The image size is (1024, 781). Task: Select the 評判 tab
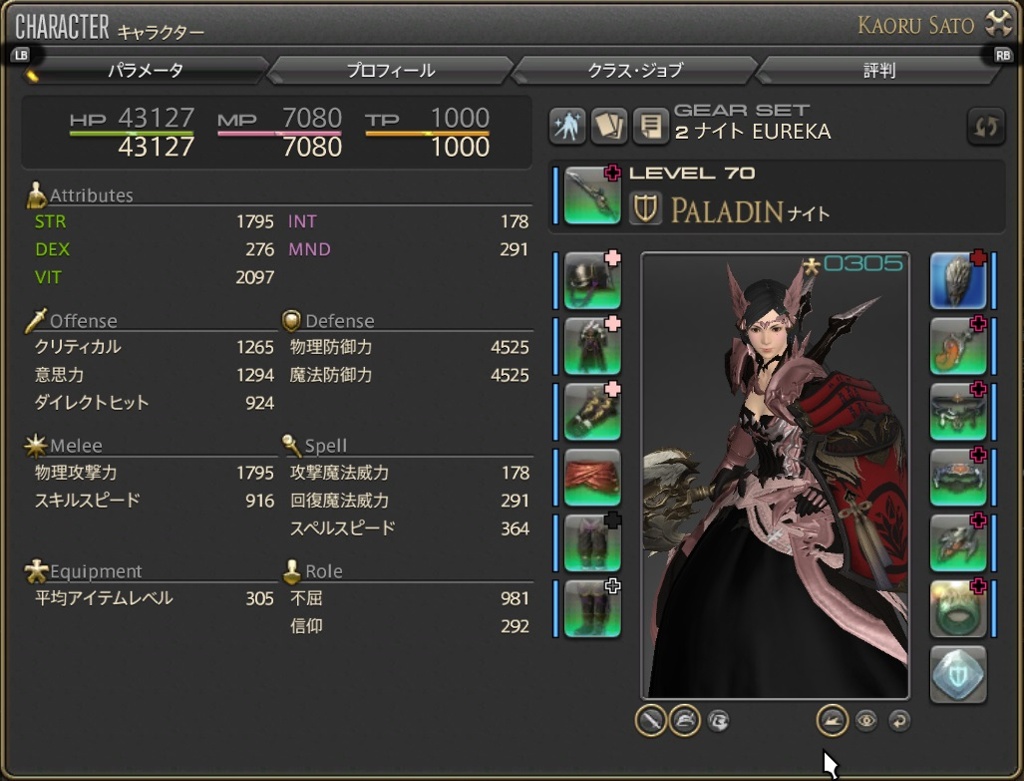[x=879, y=71]
